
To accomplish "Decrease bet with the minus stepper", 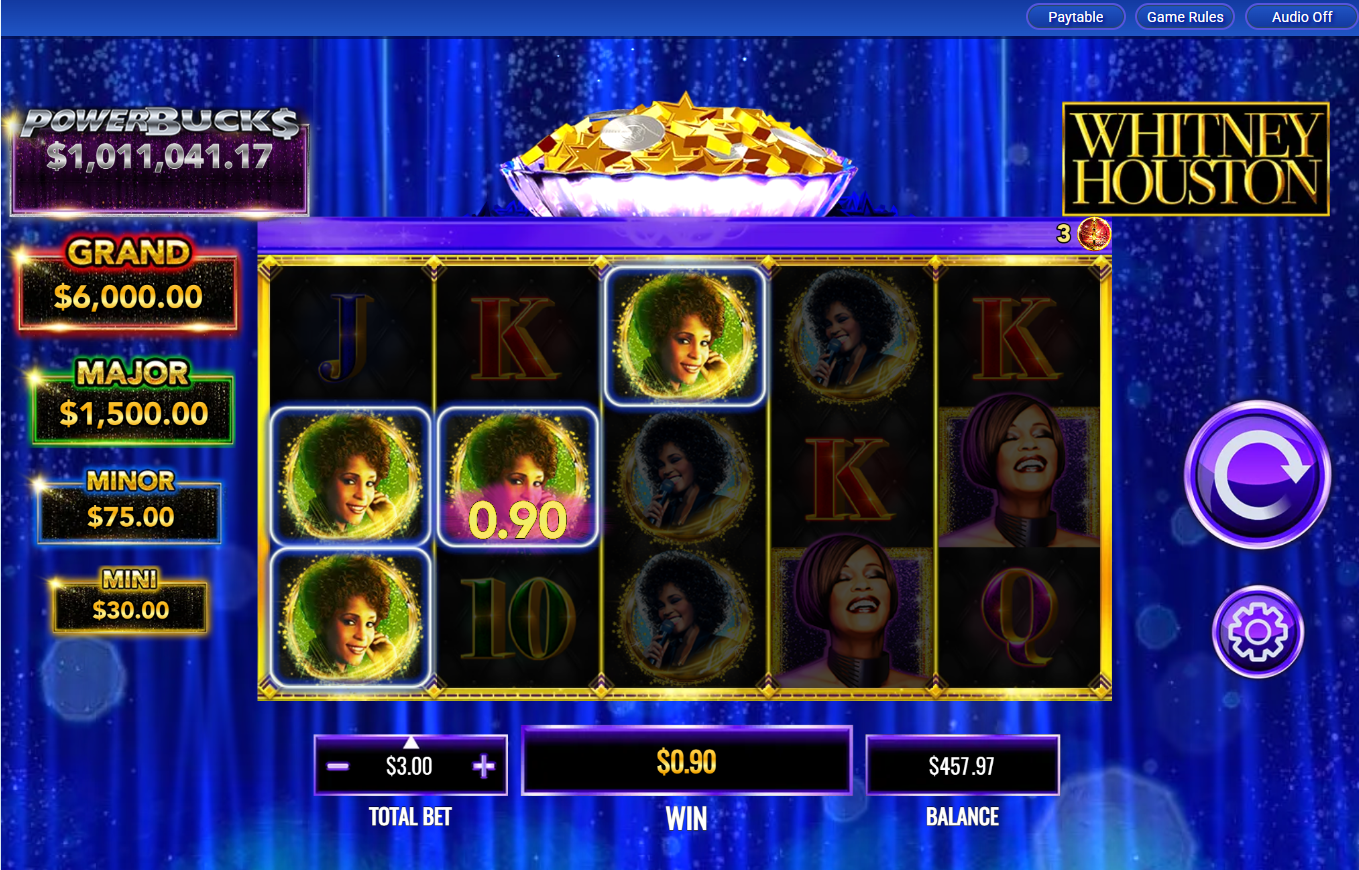I will coord(336,765).
